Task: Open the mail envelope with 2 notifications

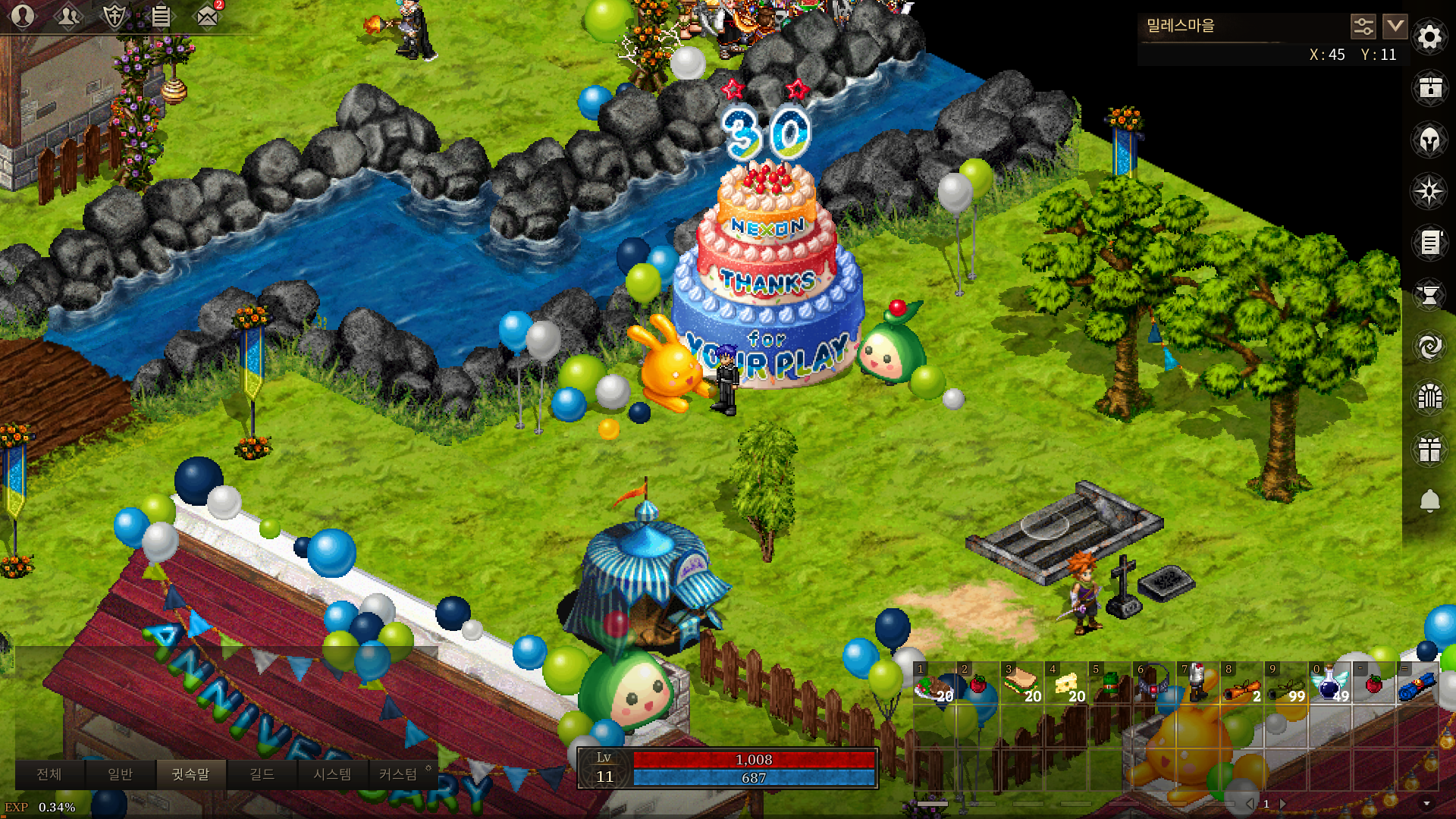Action: [207, 16]
